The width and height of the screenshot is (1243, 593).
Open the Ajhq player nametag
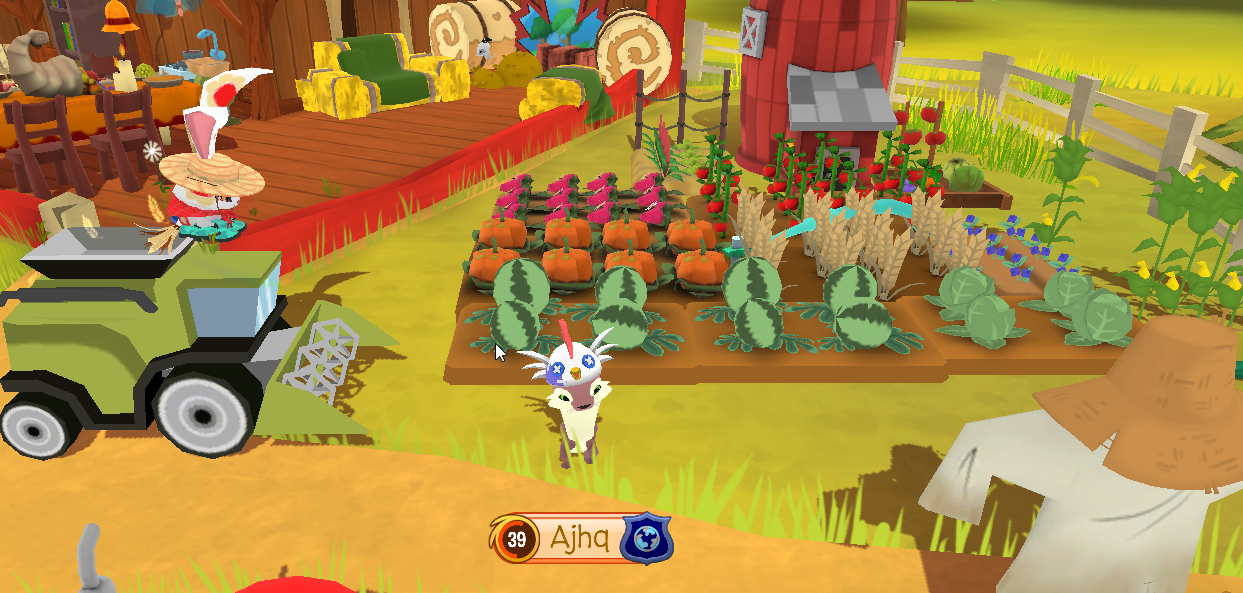[x=578, y=540]
